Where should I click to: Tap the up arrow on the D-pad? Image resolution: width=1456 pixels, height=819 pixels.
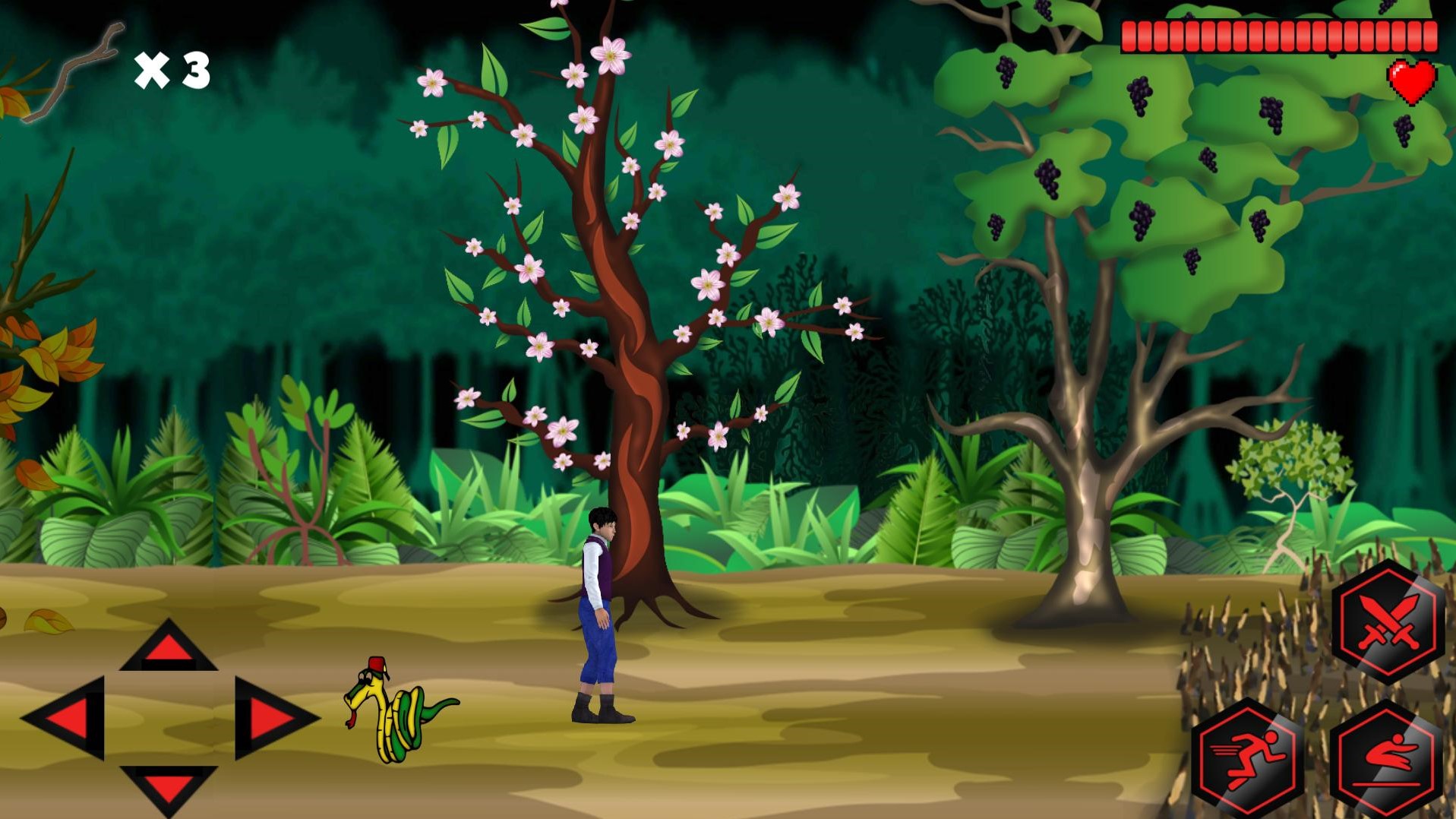(168, 647)
